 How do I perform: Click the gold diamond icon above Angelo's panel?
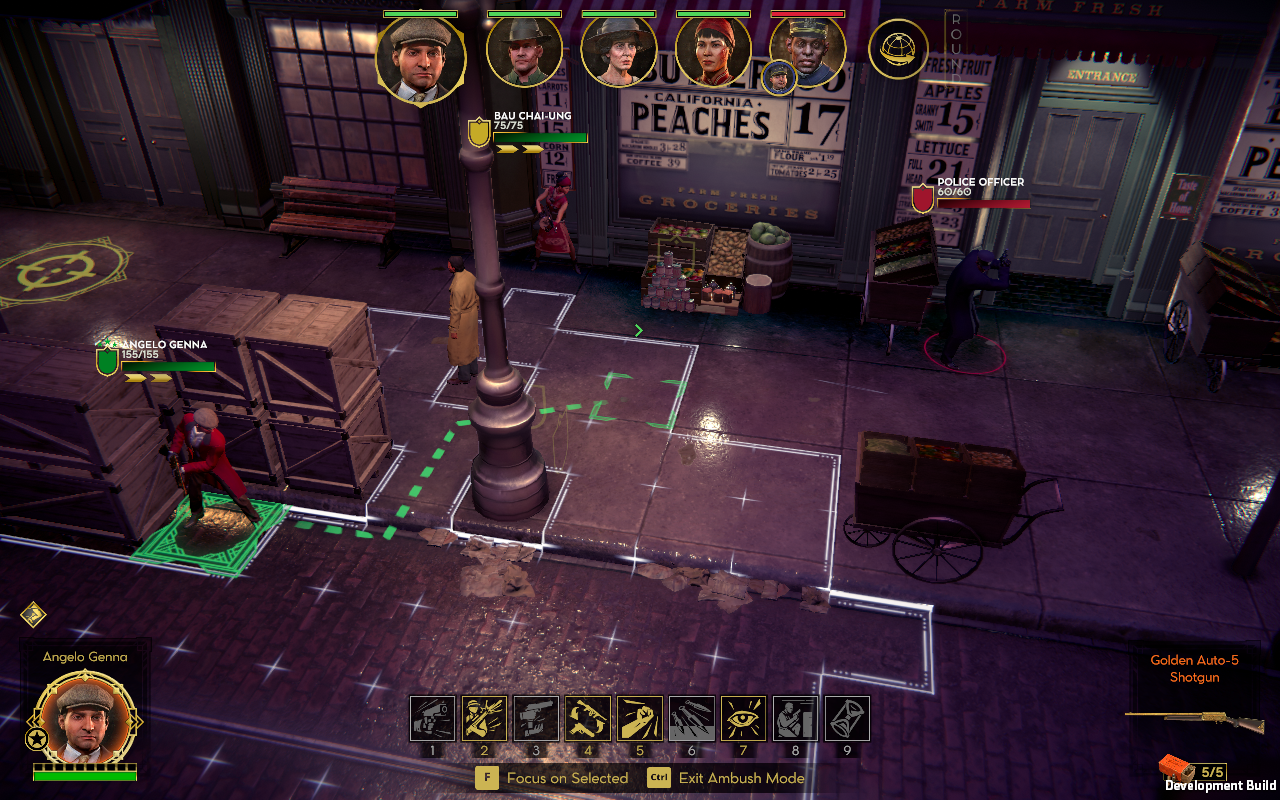pyautogui.click(x=33, y=614)
